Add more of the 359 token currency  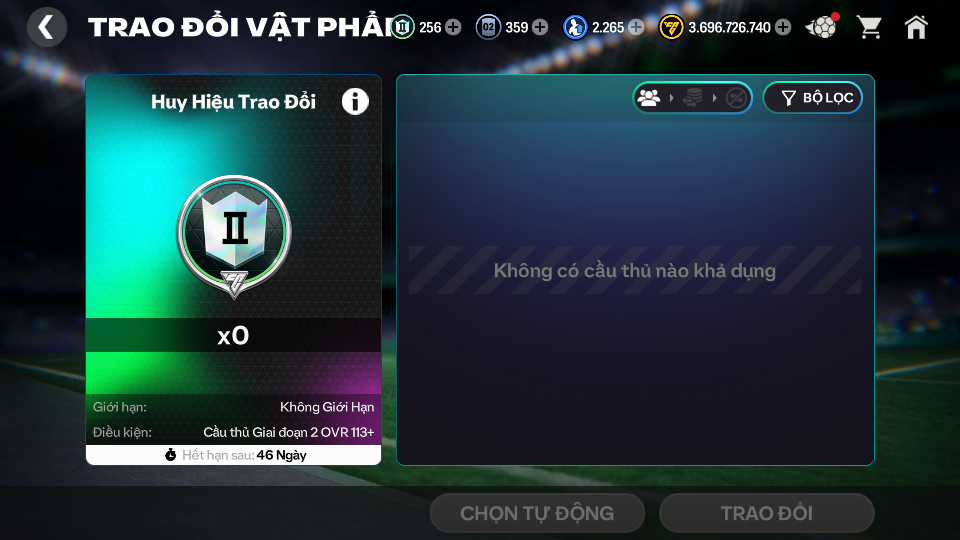(x=541, y=27)
